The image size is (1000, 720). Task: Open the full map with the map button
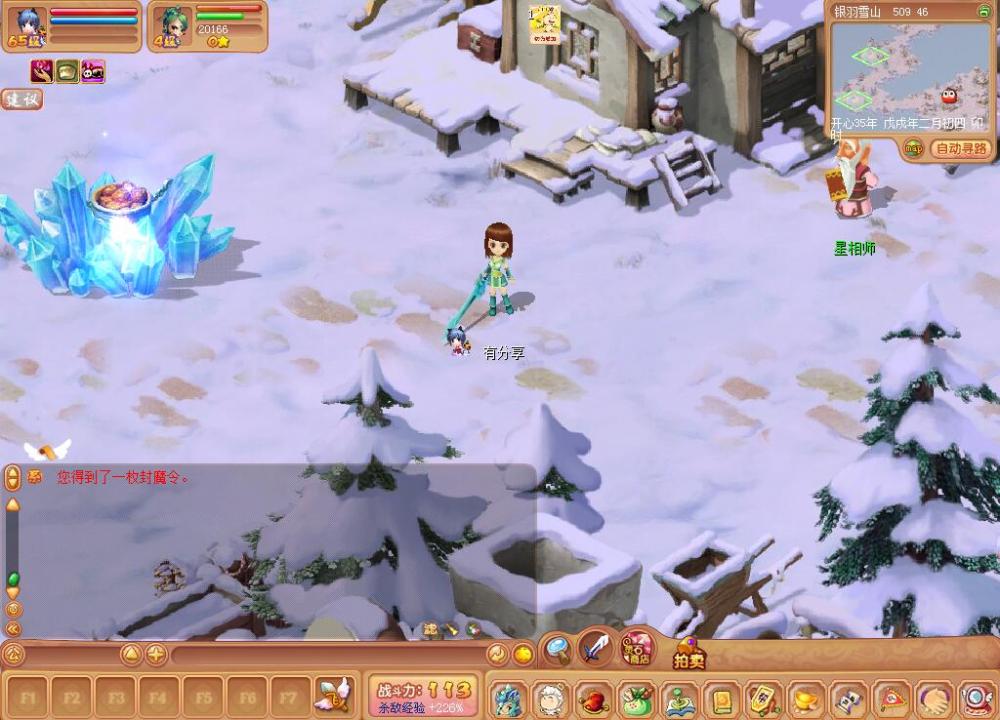click(914, 149)
